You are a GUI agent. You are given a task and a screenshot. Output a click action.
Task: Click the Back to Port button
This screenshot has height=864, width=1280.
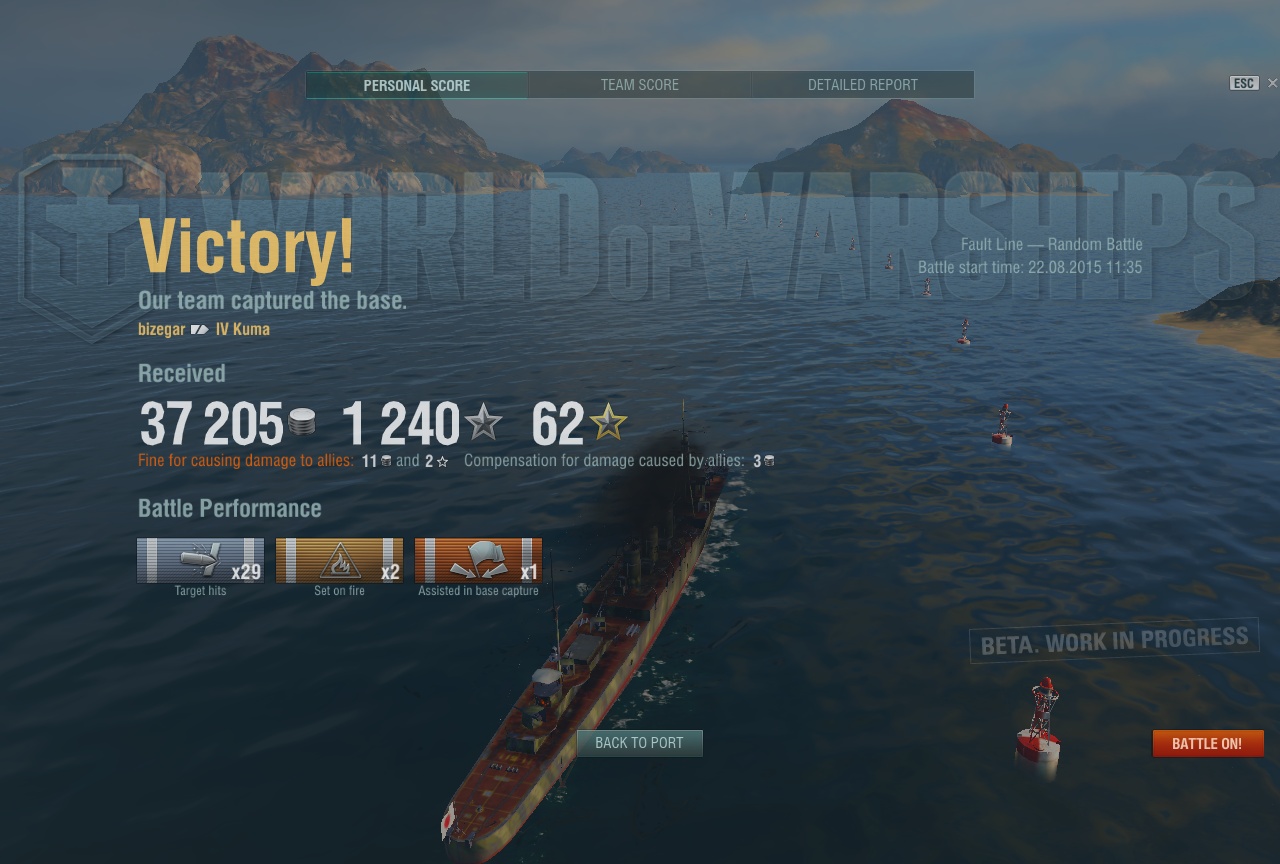coord(639,743)
